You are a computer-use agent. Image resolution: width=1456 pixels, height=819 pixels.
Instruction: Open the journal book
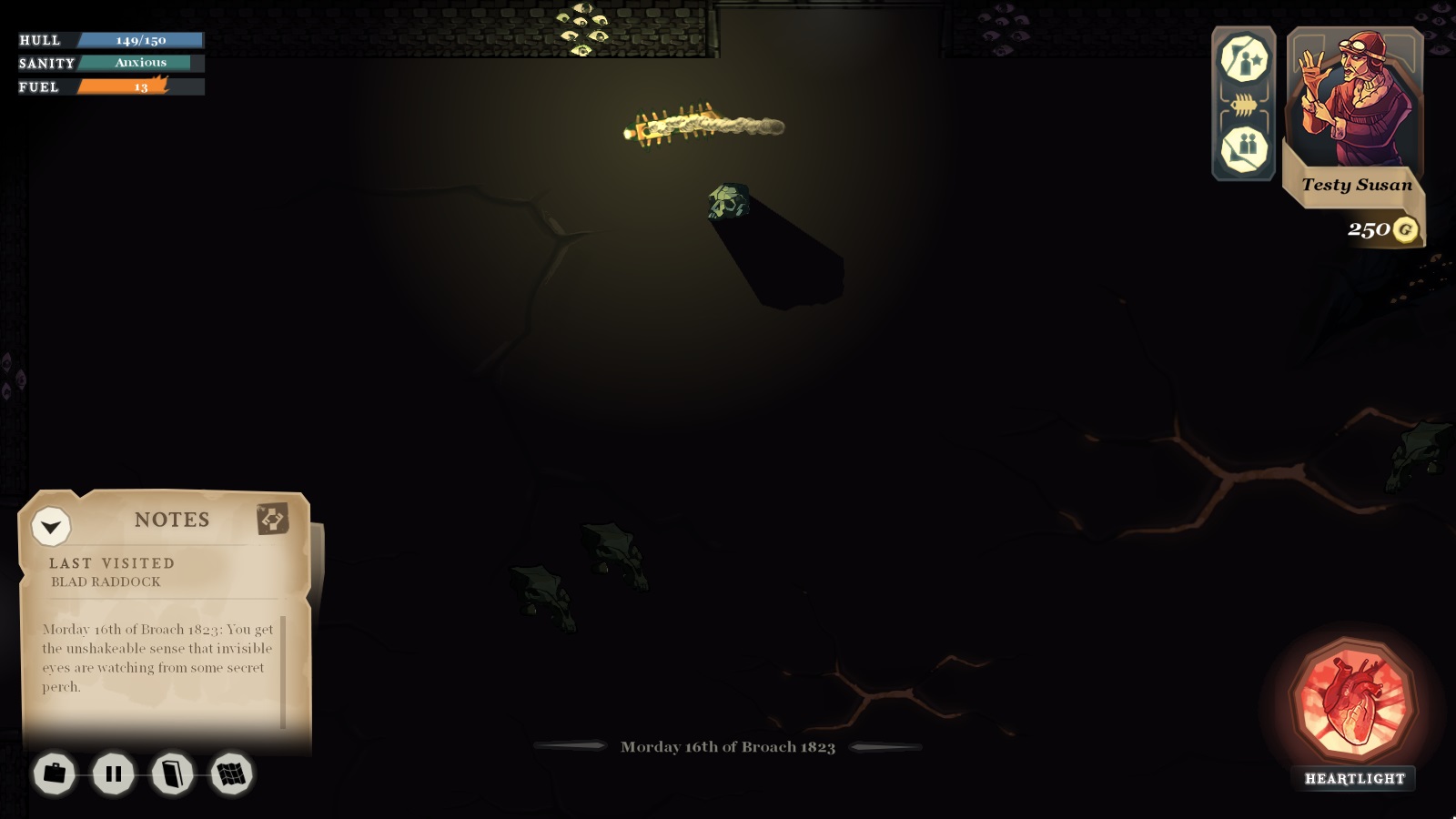coord(173,773)
